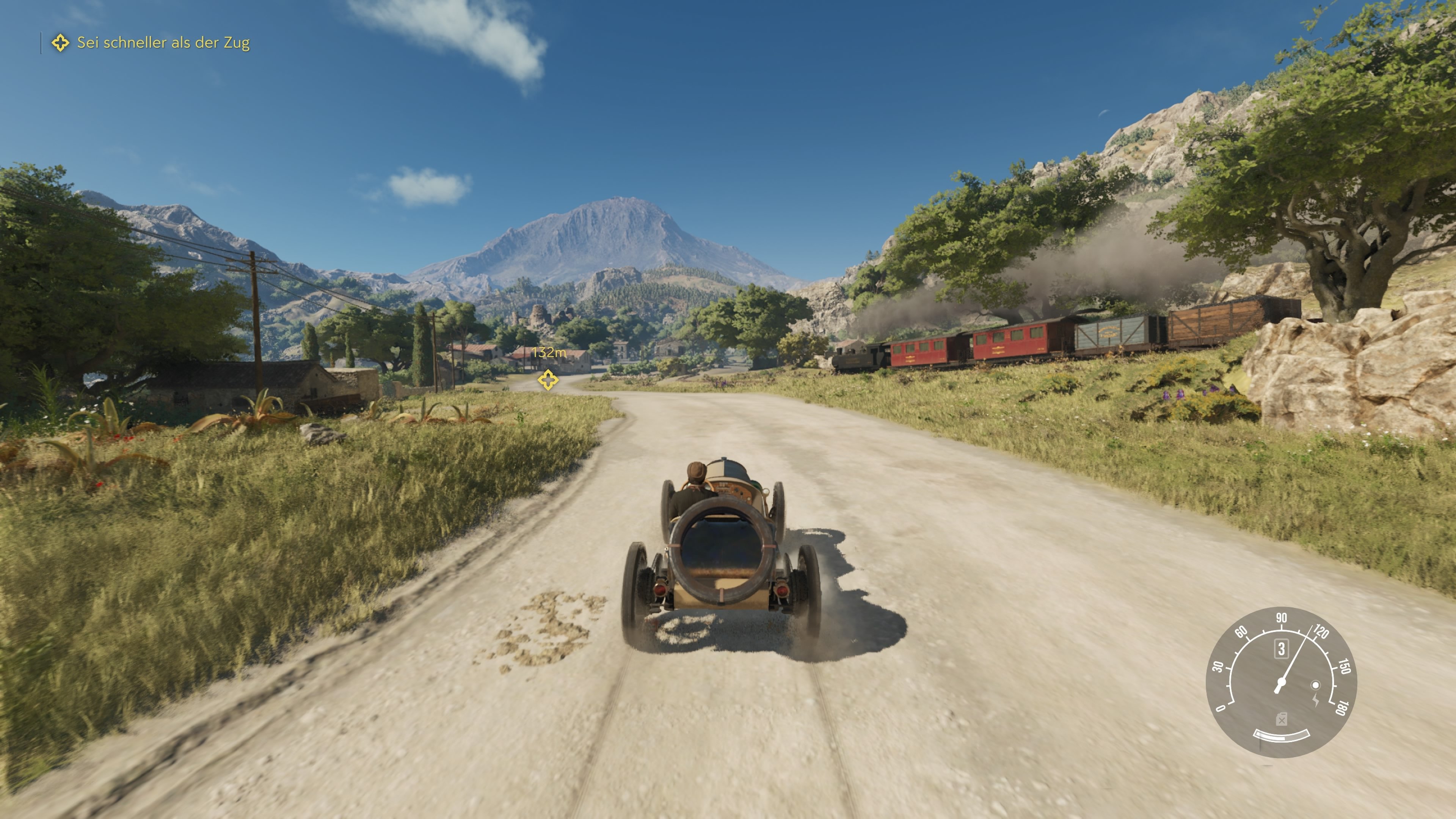Click the yellow objective waypoint marker on the road
Viewport: 1456px width, 819px height.
tap(547, 379)
